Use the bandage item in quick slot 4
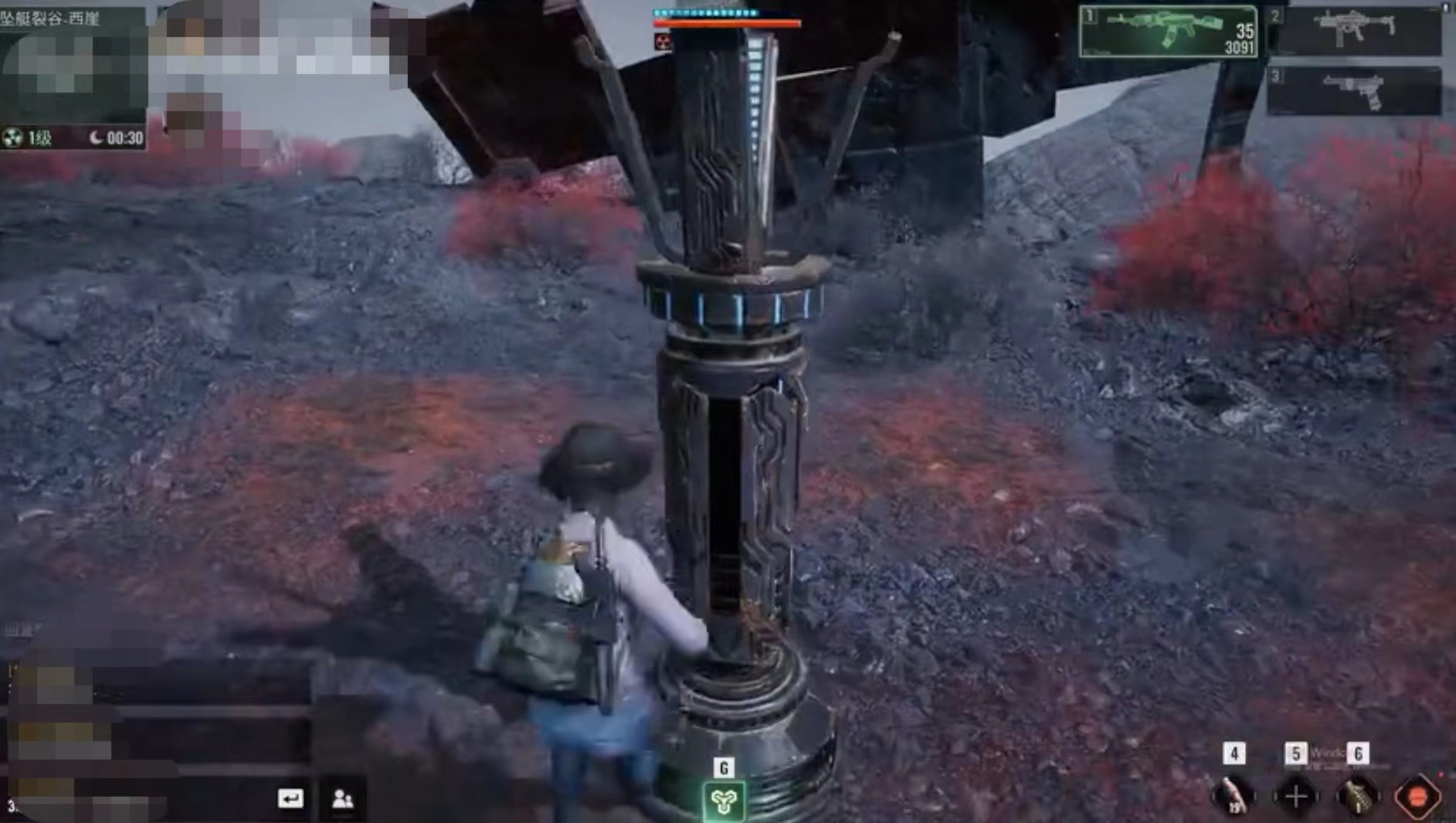This screenshot has height=823, width=1456. (x=1234, y=796)
